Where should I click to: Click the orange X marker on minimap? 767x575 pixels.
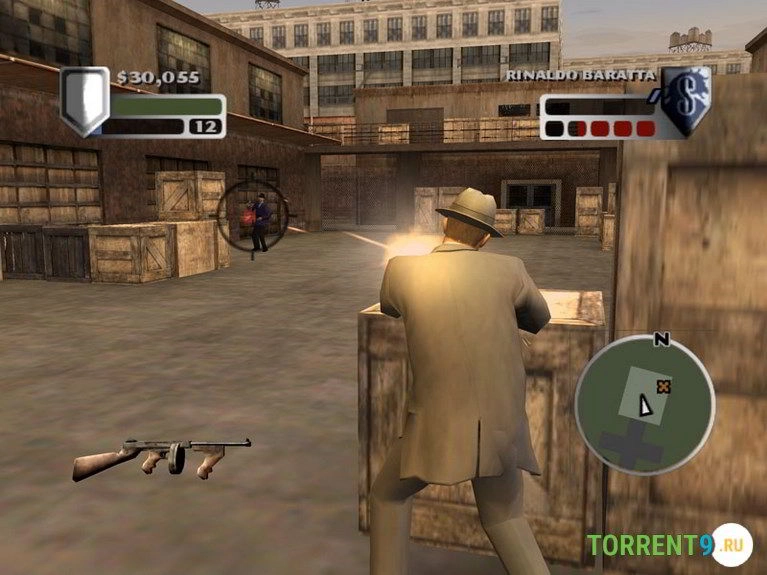[661, 384]
